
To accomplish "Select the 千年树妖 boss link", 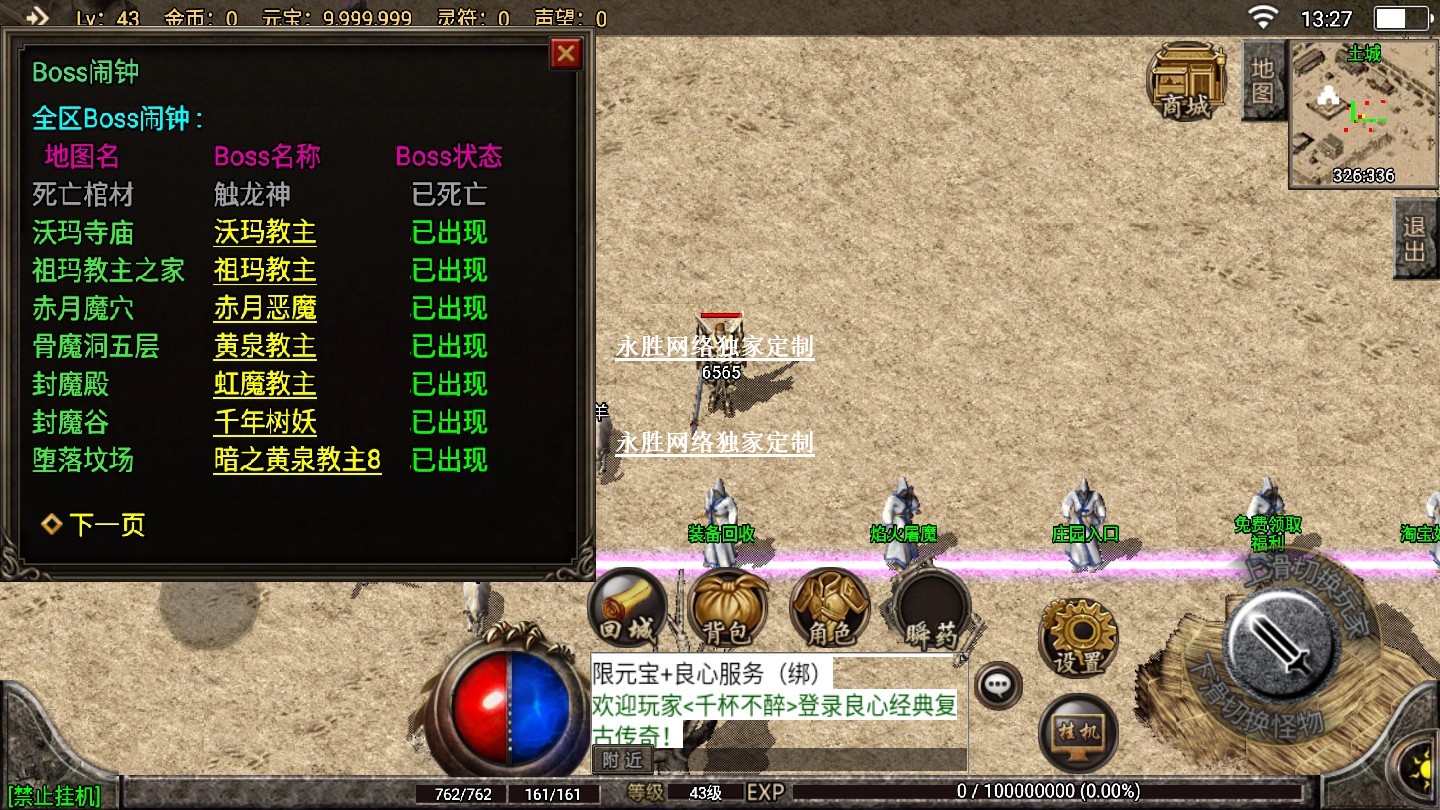I will [265, 423].
